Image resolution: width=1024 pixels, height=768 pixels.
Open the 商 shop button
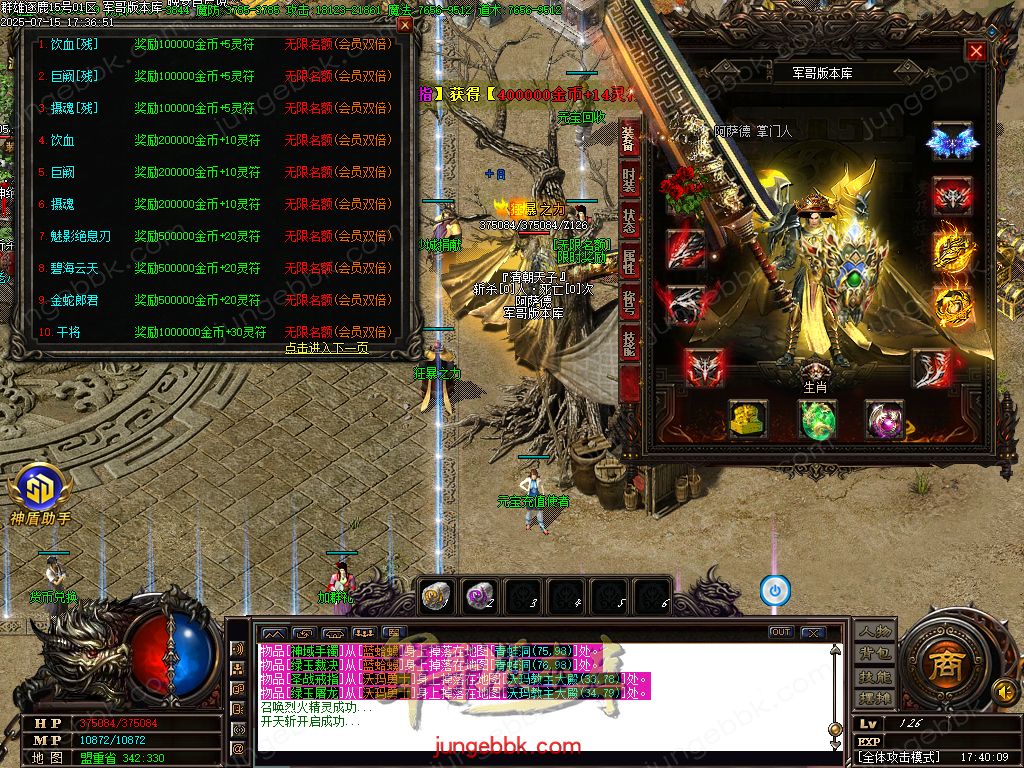941,665
